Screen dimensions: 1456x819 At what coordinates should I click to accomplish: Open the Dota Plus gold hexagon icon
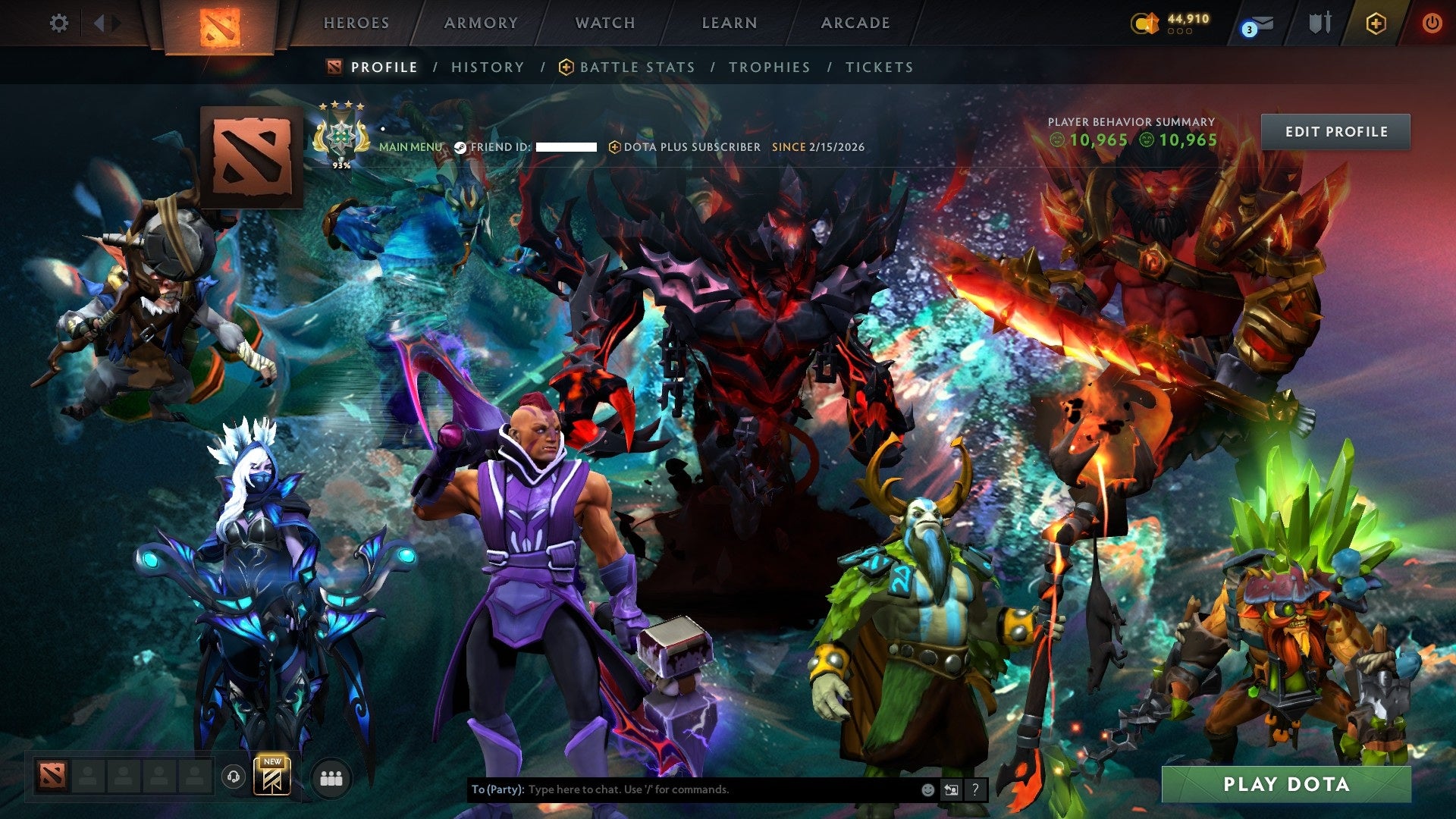tap(1376, 23)
